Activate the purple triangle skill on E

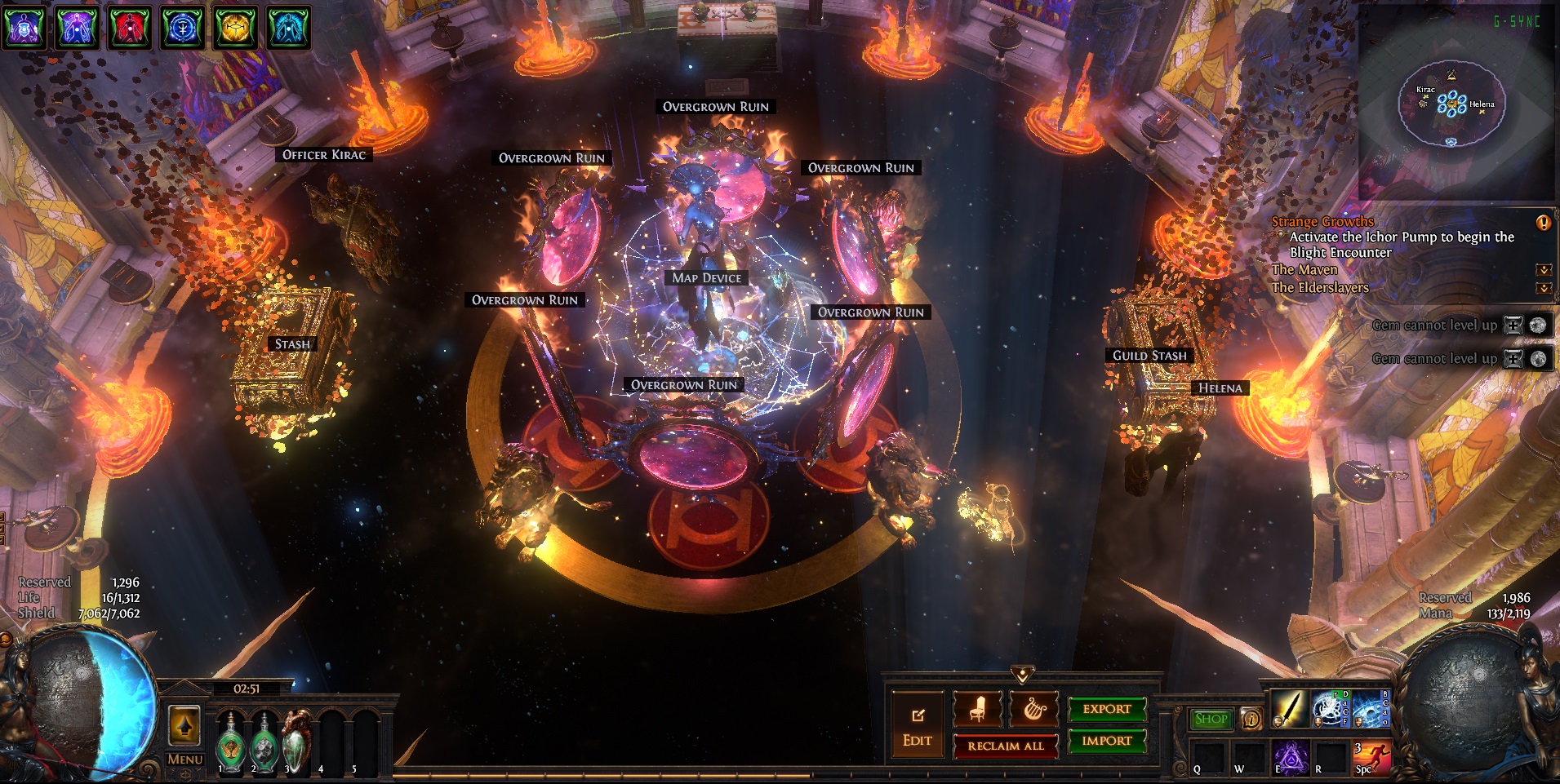pos(1291,758)
